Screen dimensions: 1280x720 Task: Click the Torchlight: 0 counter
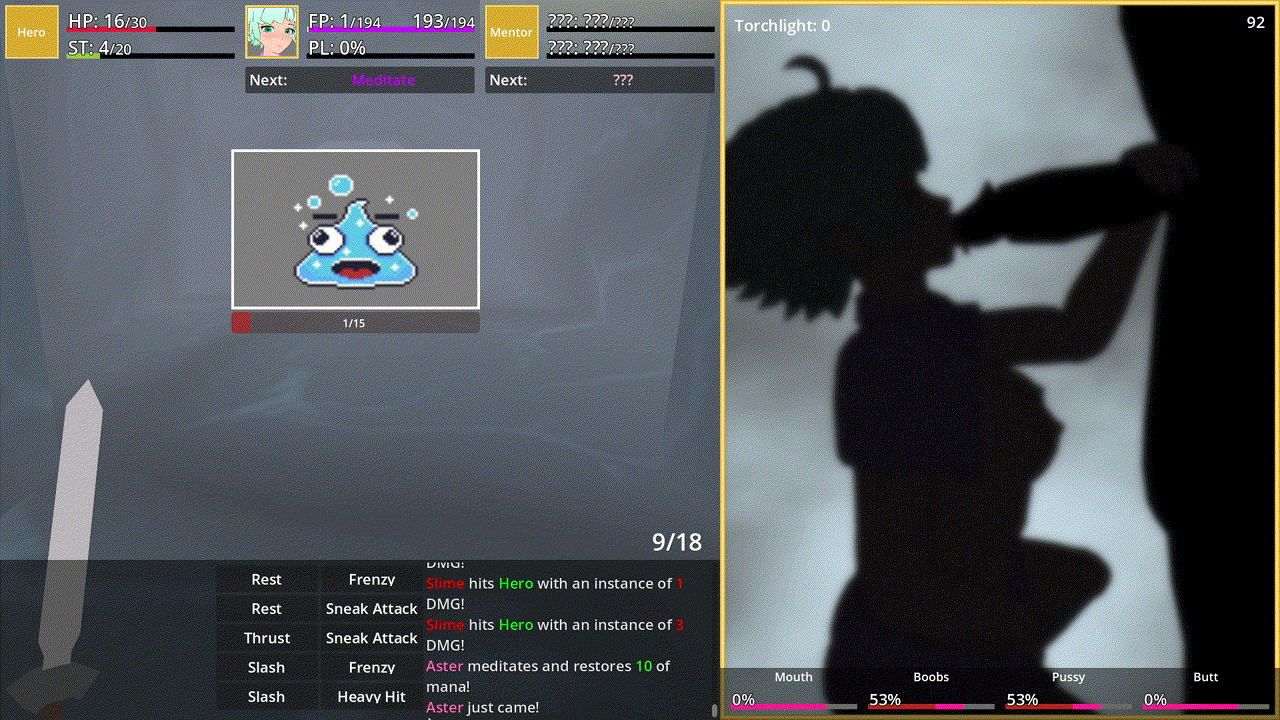click(785, 26)
